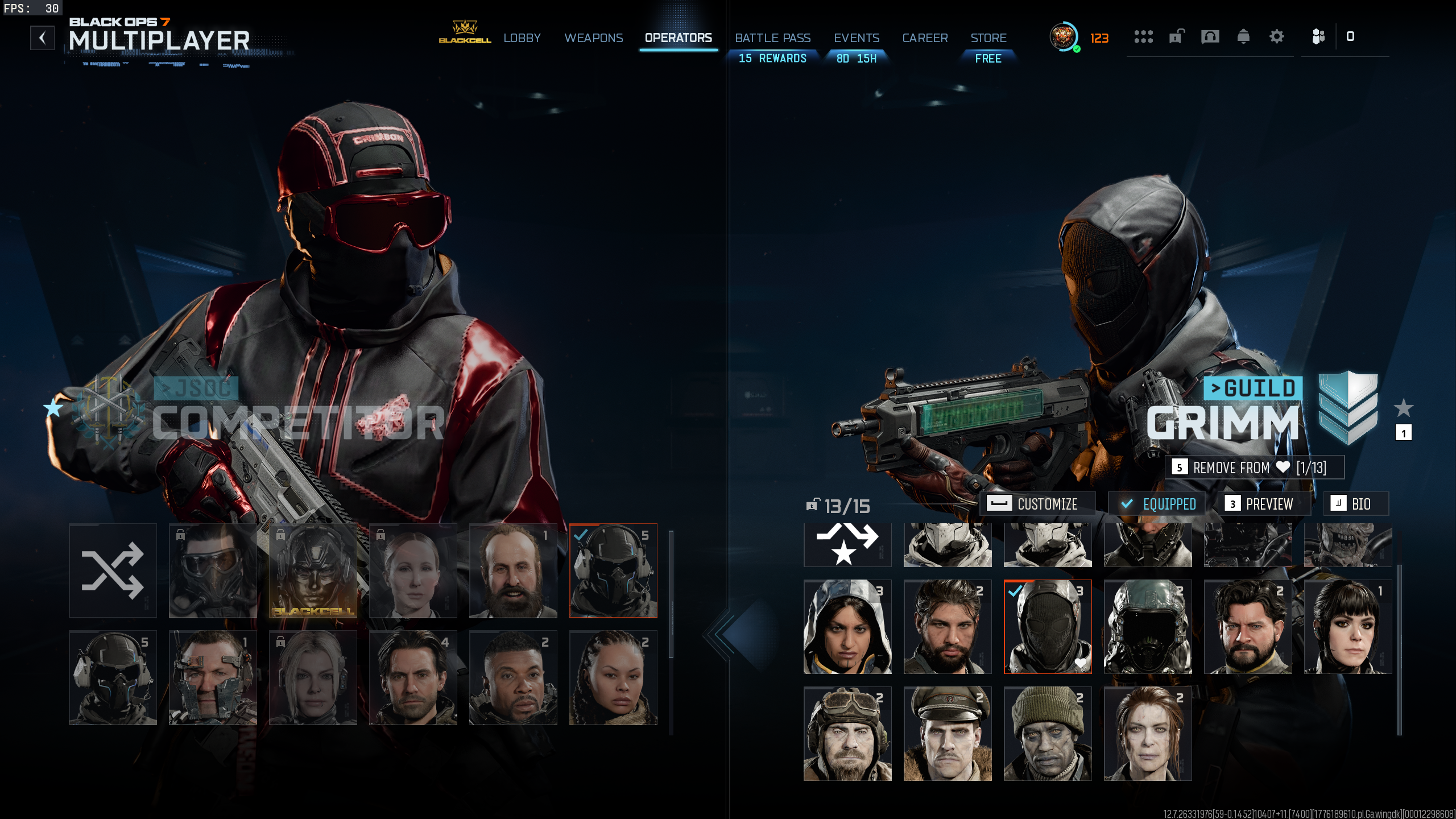Image resolution: width=1456 pixels, height=819 pixels.
Task: Open settings via the gear icon
Action: pyautogui.click(x=1276, y=37)
